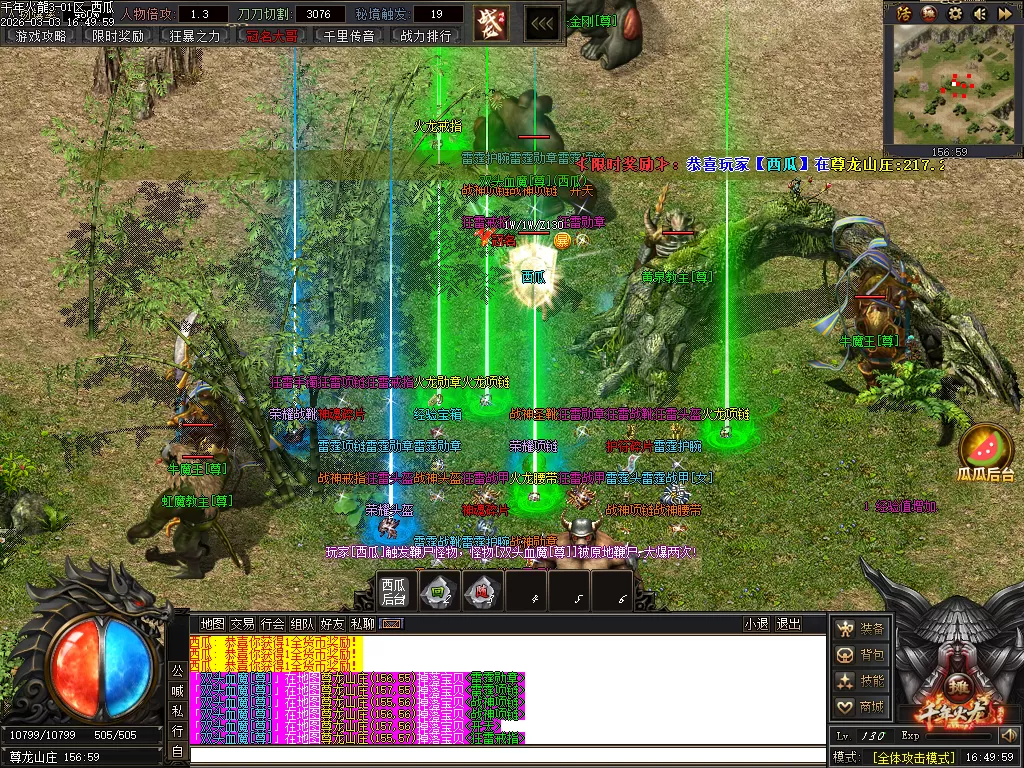Screen dimensions: 1024x768
Task: Select the 西瓜后台 hotbar slot
Action: (x=393, y=590)
